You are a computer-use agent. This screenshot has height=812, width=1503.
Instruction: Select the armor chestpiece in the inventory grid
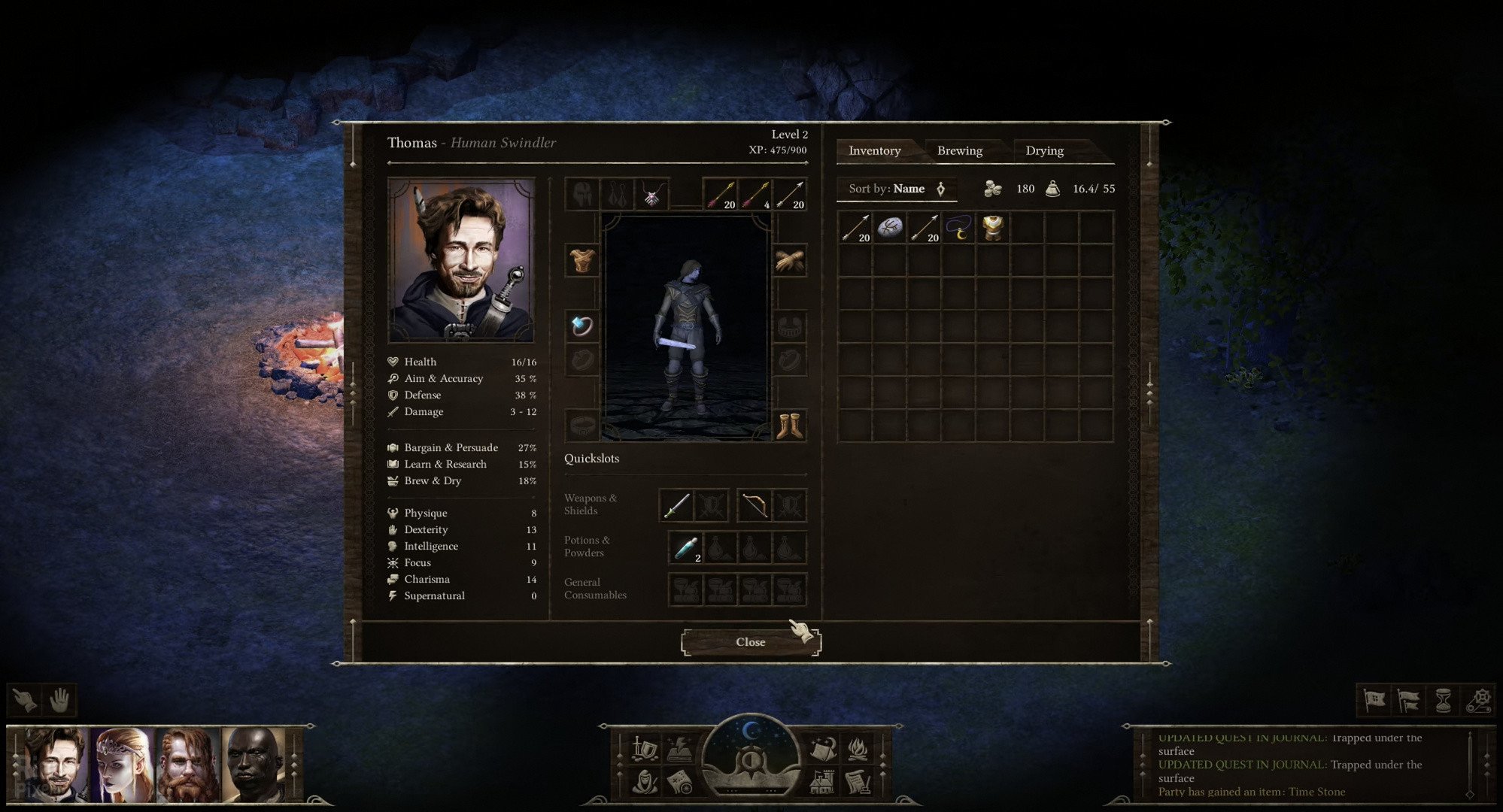(993, 228)
